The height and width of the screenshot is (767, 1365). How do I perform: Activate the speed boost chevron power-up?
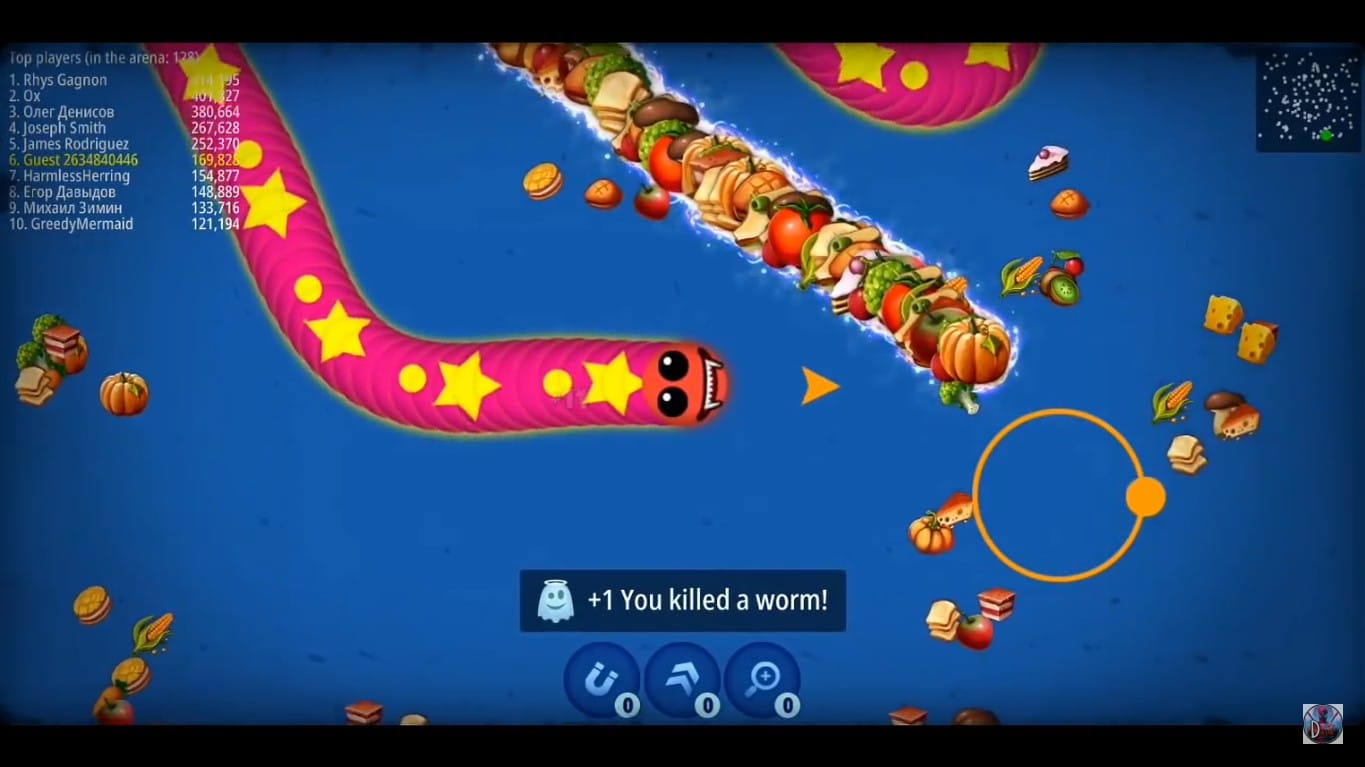(682, 680)
